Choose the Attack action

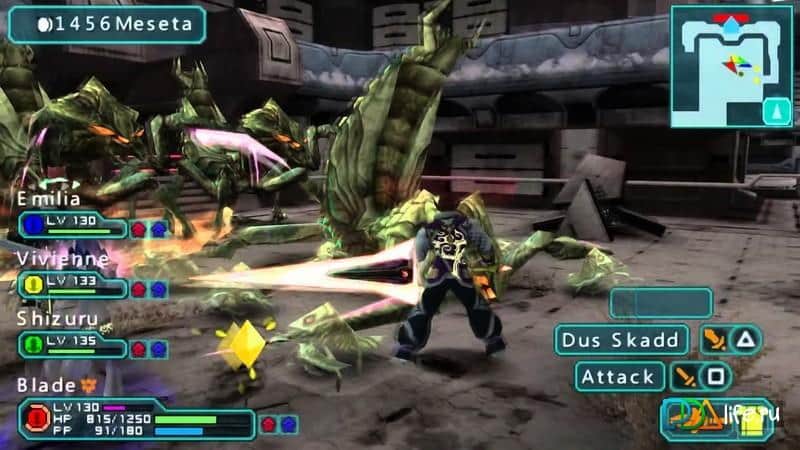(621, 377)
